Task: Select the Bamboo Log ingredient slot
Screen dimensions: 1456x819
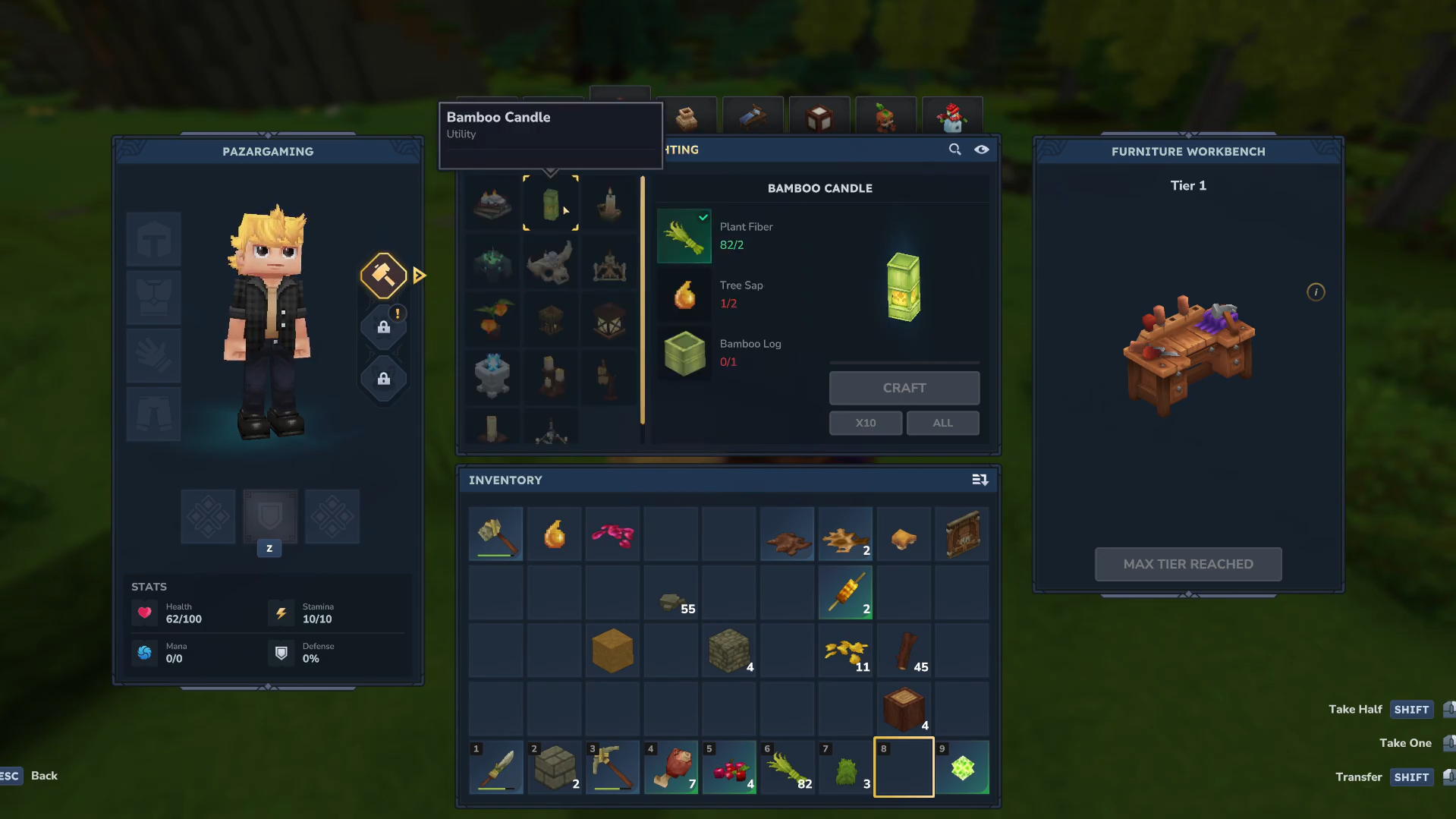Action: (x=684, y=353)
